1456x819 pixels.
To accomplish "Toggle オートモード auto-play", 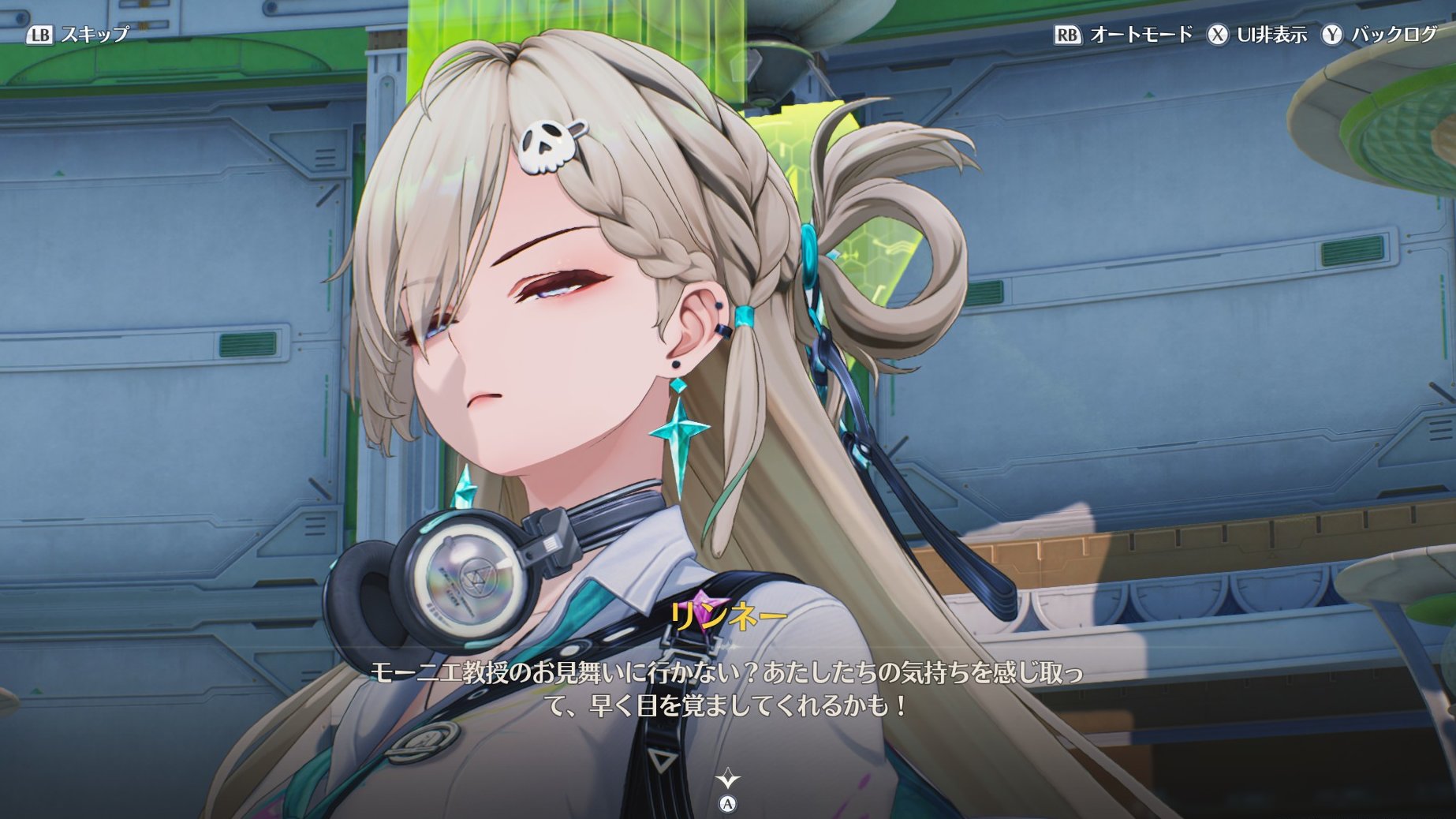I will [x=1123, y=35].
